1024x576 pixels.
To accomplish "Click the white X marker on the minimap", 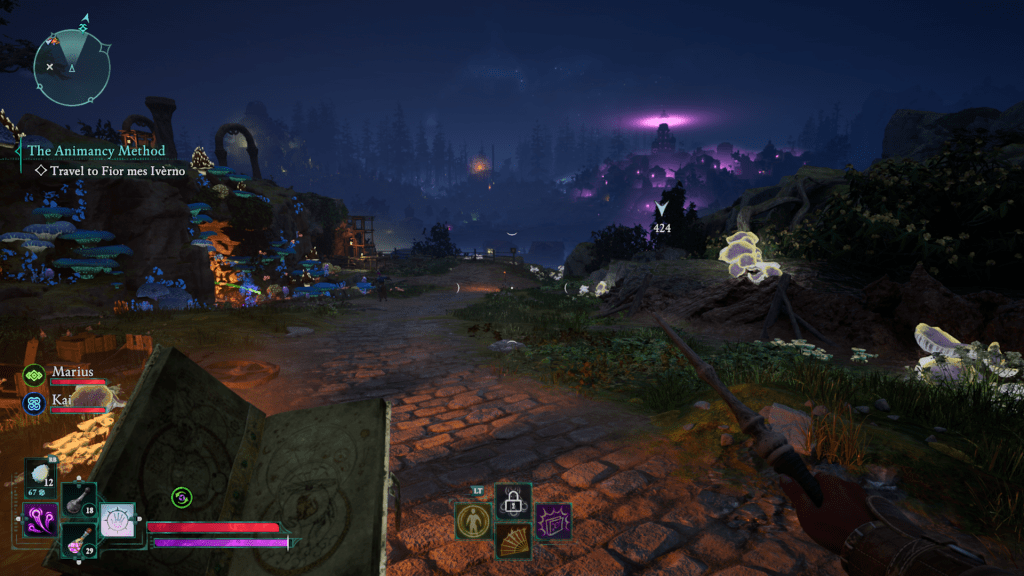I will pos(50,66).
